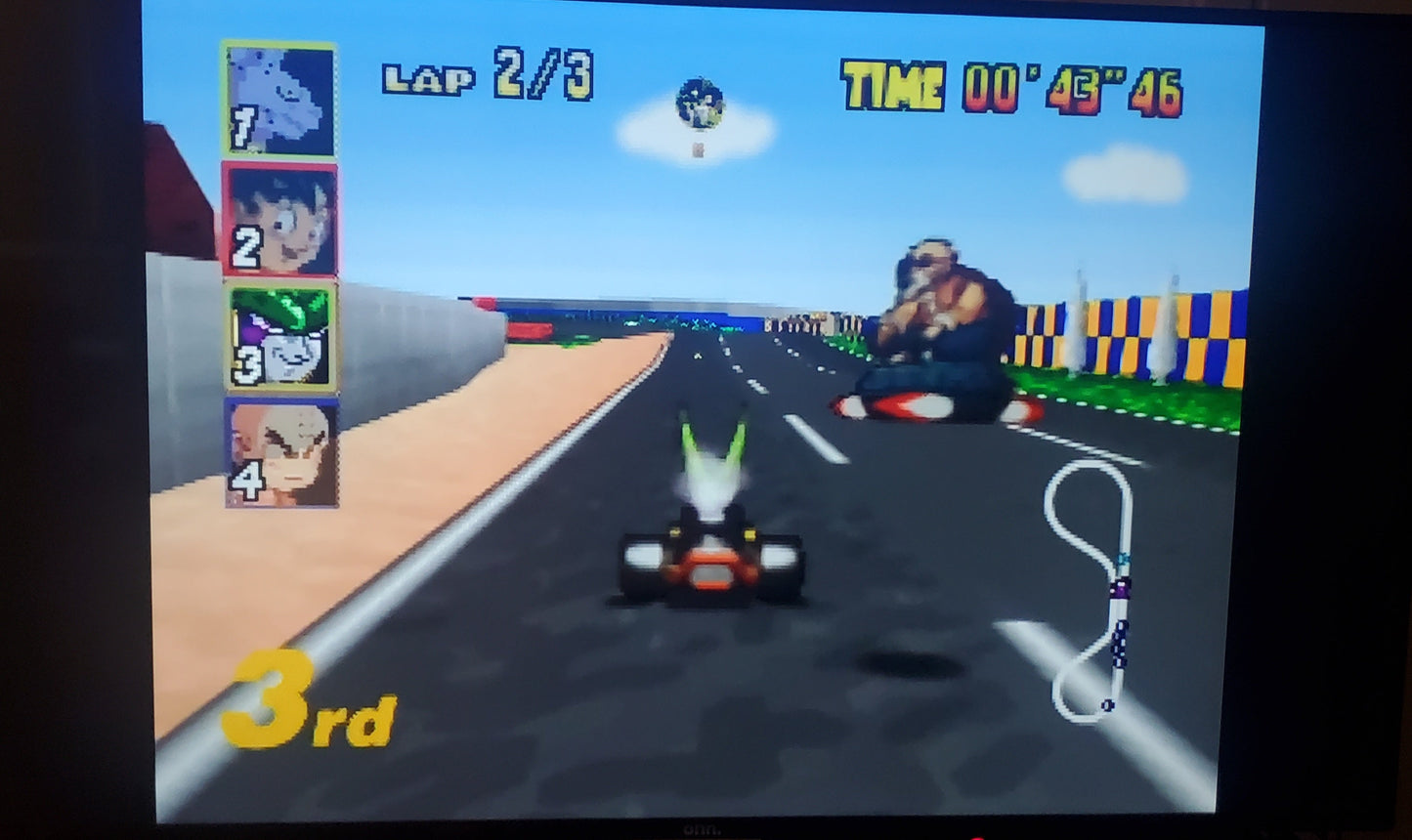Toggle the rank number 1 badge

pos(244,127)
